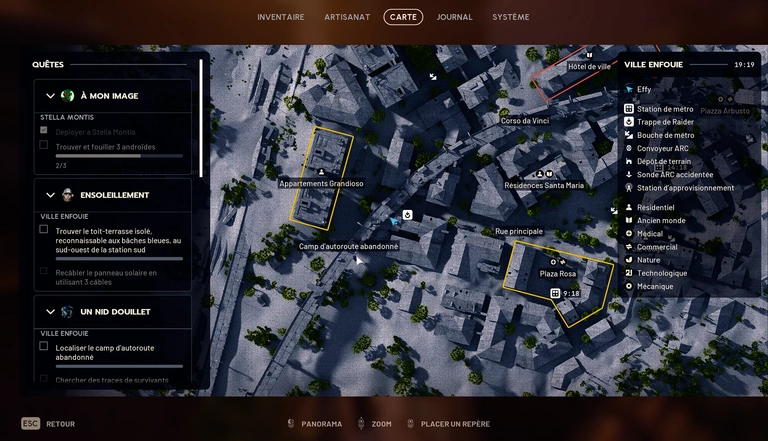
Task: Open the Système tab
Action: click(511, 17)
